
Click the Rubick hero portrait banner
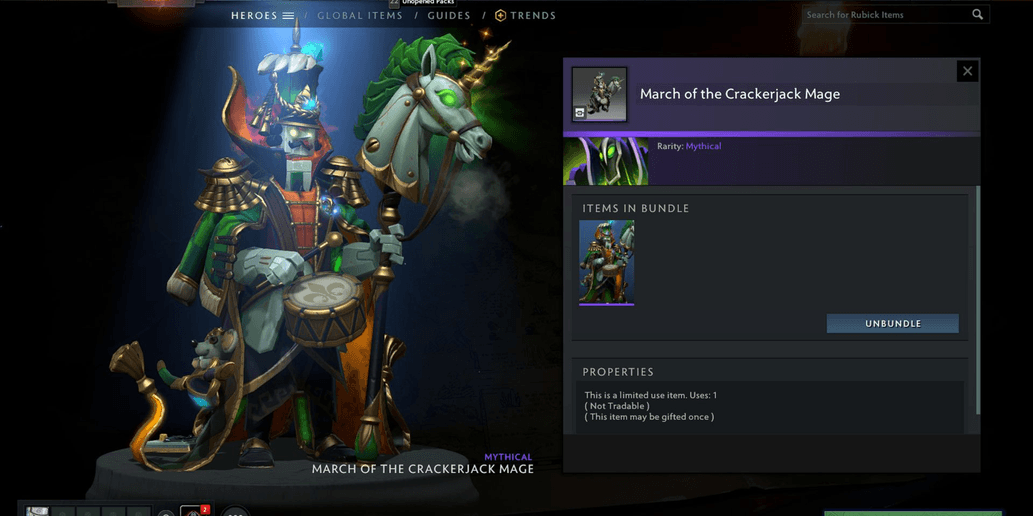tap(606, 162)
